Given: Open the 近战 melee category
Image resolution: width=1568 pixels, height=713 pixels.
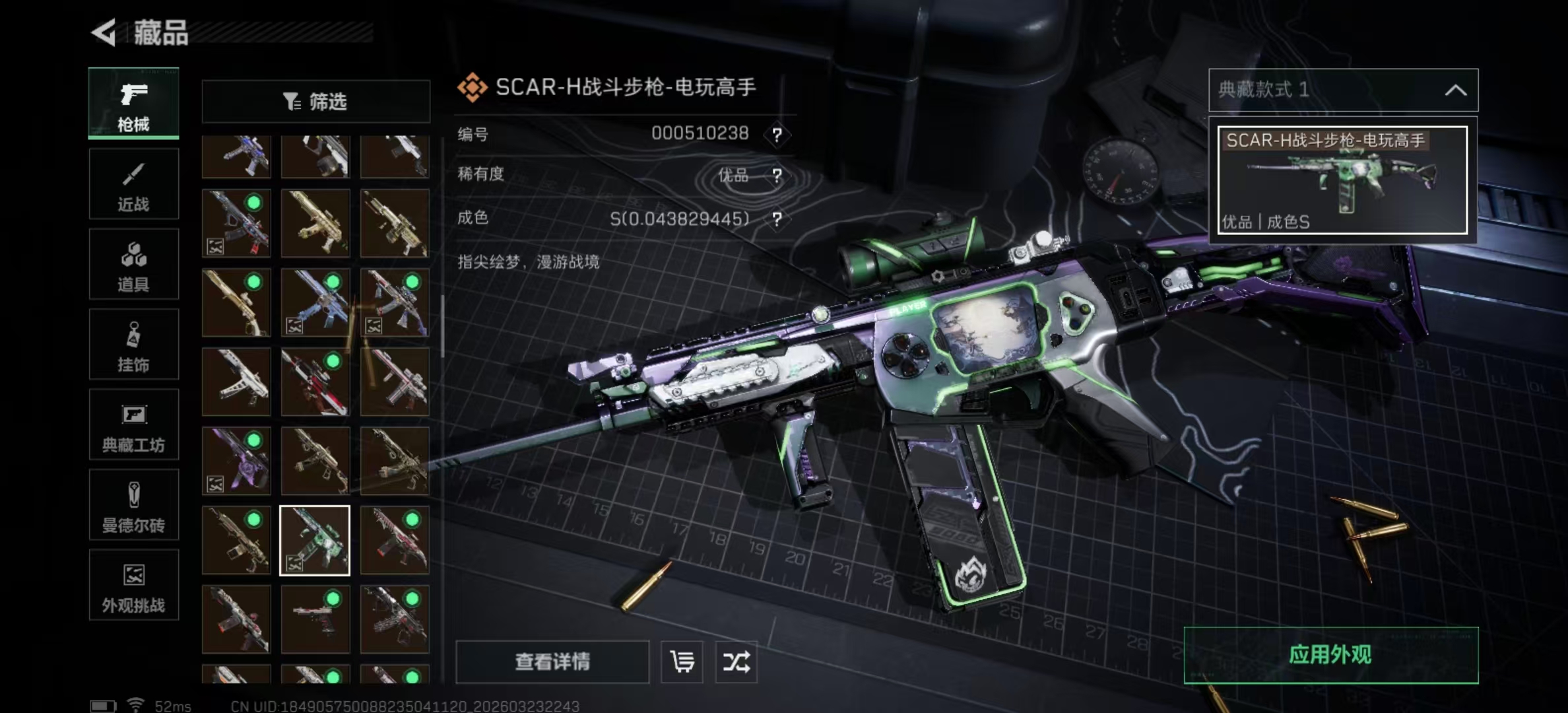Looking at the screenshot, I should coord(133,184).
